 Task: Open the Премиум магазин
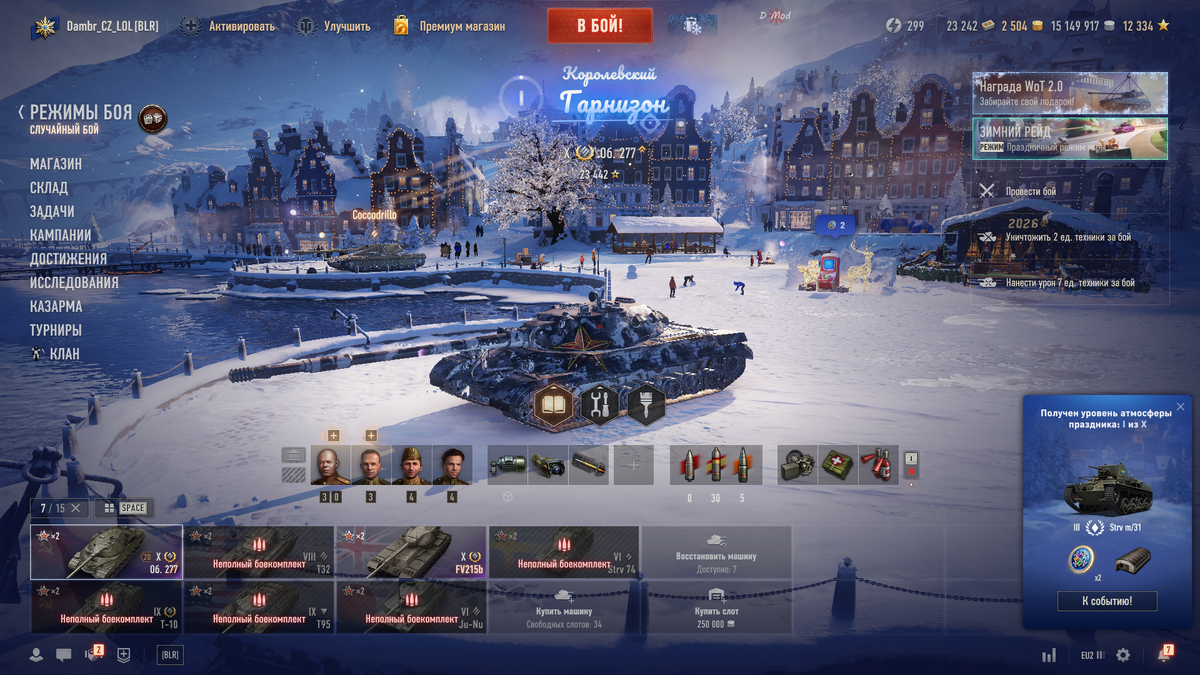462,26
